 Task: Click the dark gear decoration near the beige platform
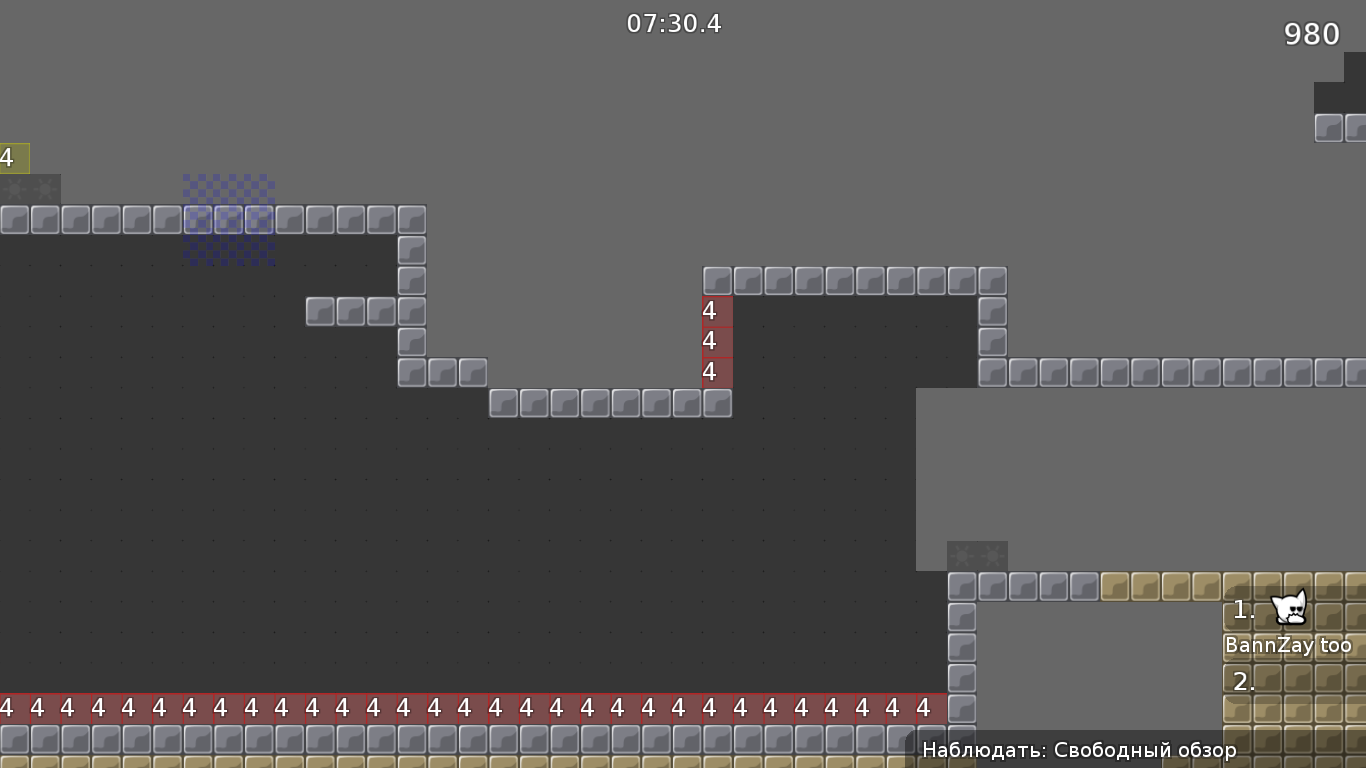(x=977, y=554)
